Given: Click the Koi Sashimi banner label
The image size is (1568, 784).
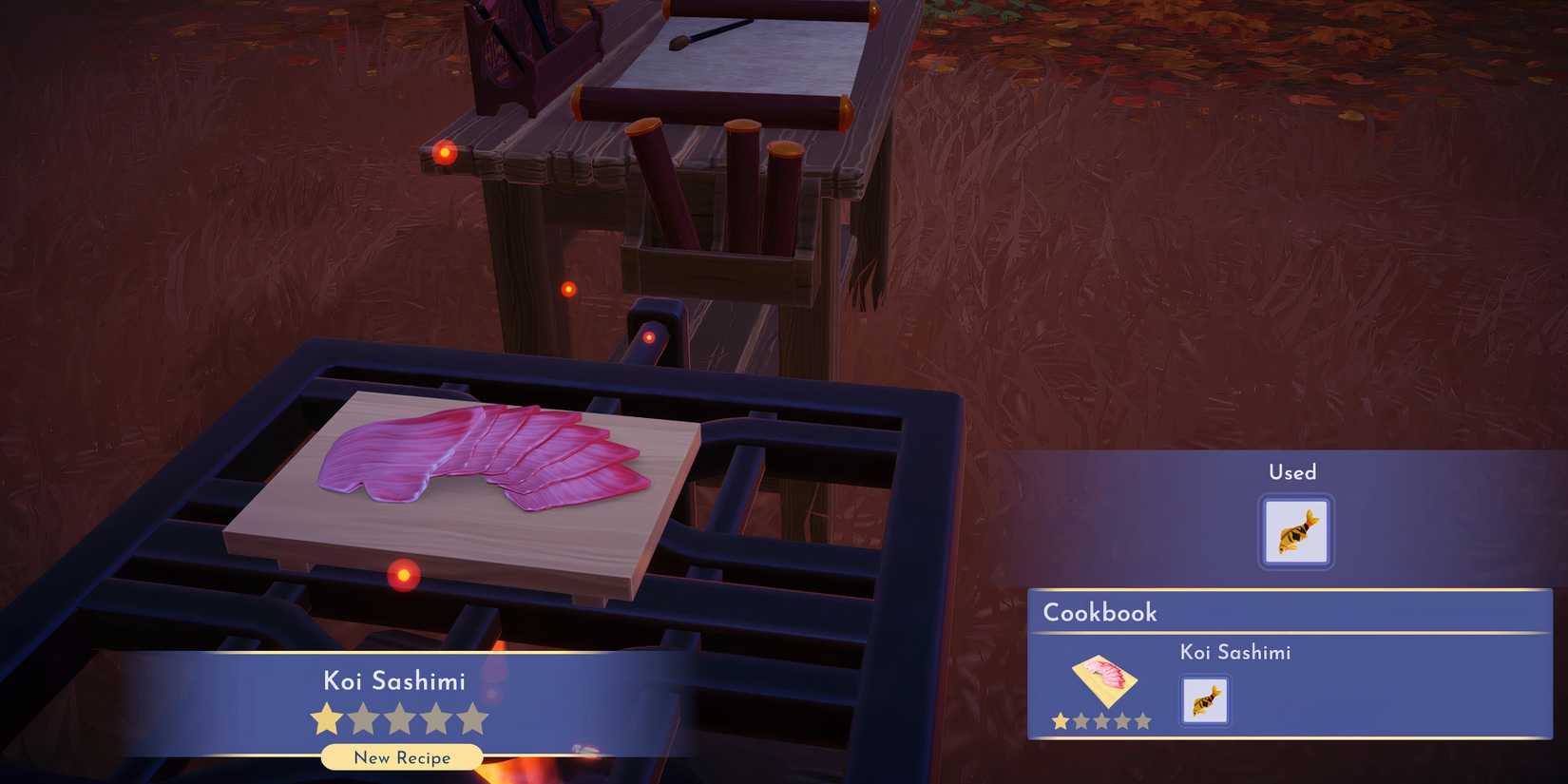Looking at the screenshot, I should coord(393,680).
